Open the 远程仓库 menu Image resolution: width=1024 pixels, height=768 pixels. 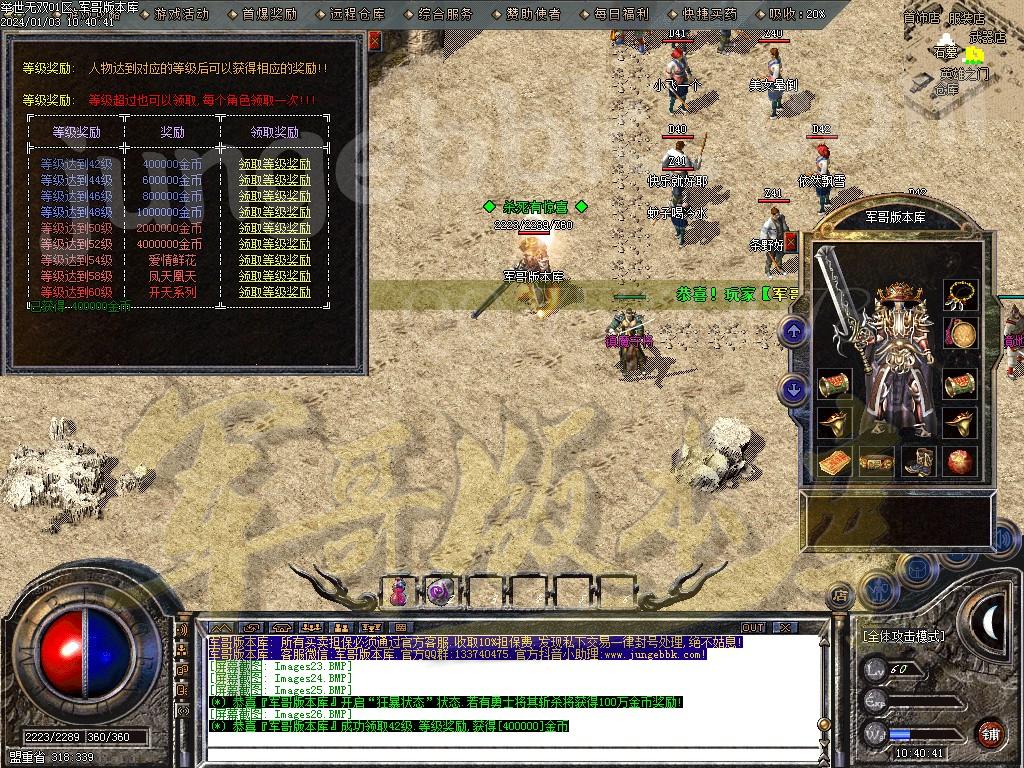click(x=357, y=14)
